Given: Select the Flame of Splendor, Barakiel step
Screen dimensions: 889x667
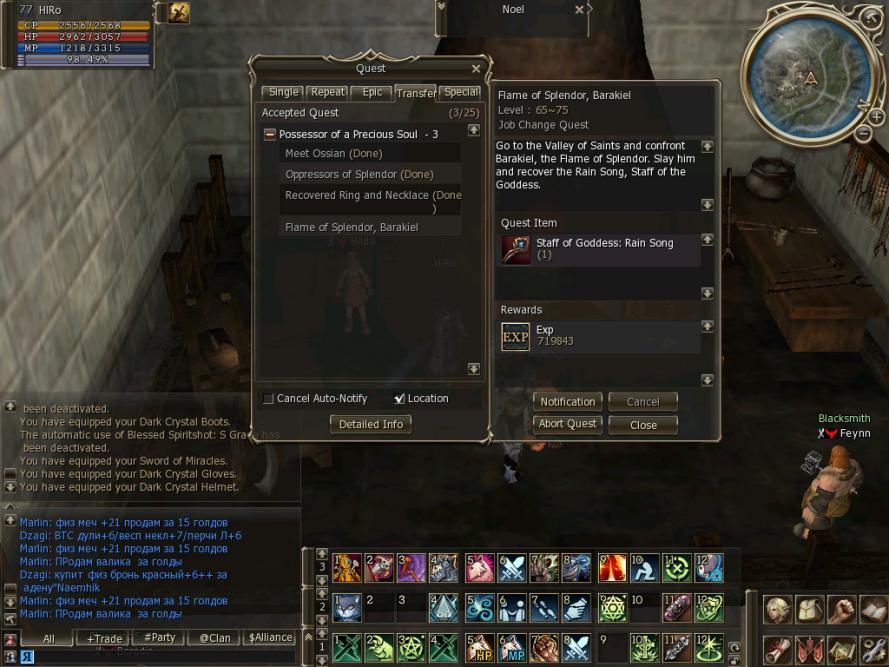Looking at the screenshot, I should click(x=351, y=227).
